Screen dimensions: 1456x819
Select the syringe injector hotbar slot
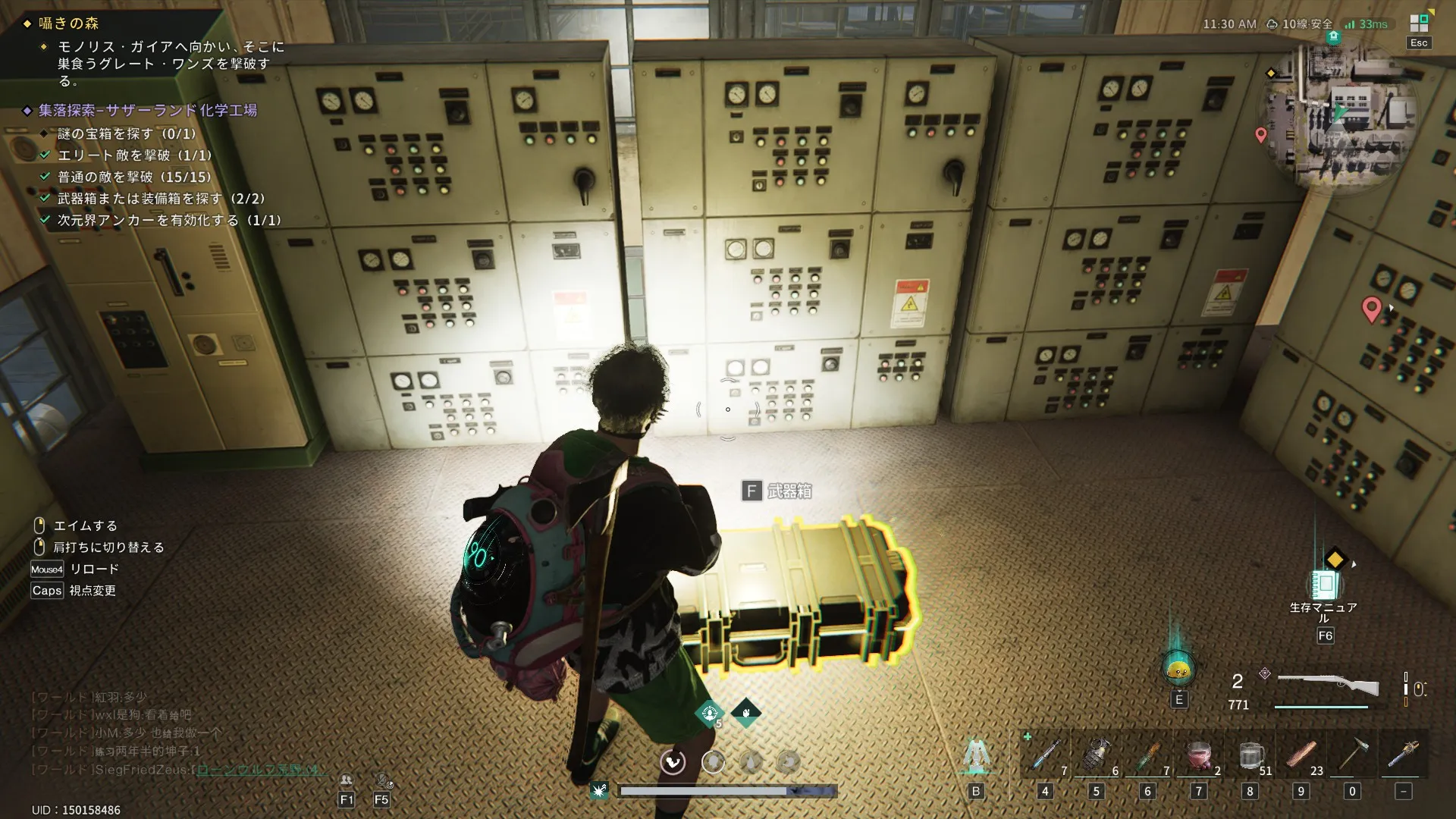(x=1046, y=755)
